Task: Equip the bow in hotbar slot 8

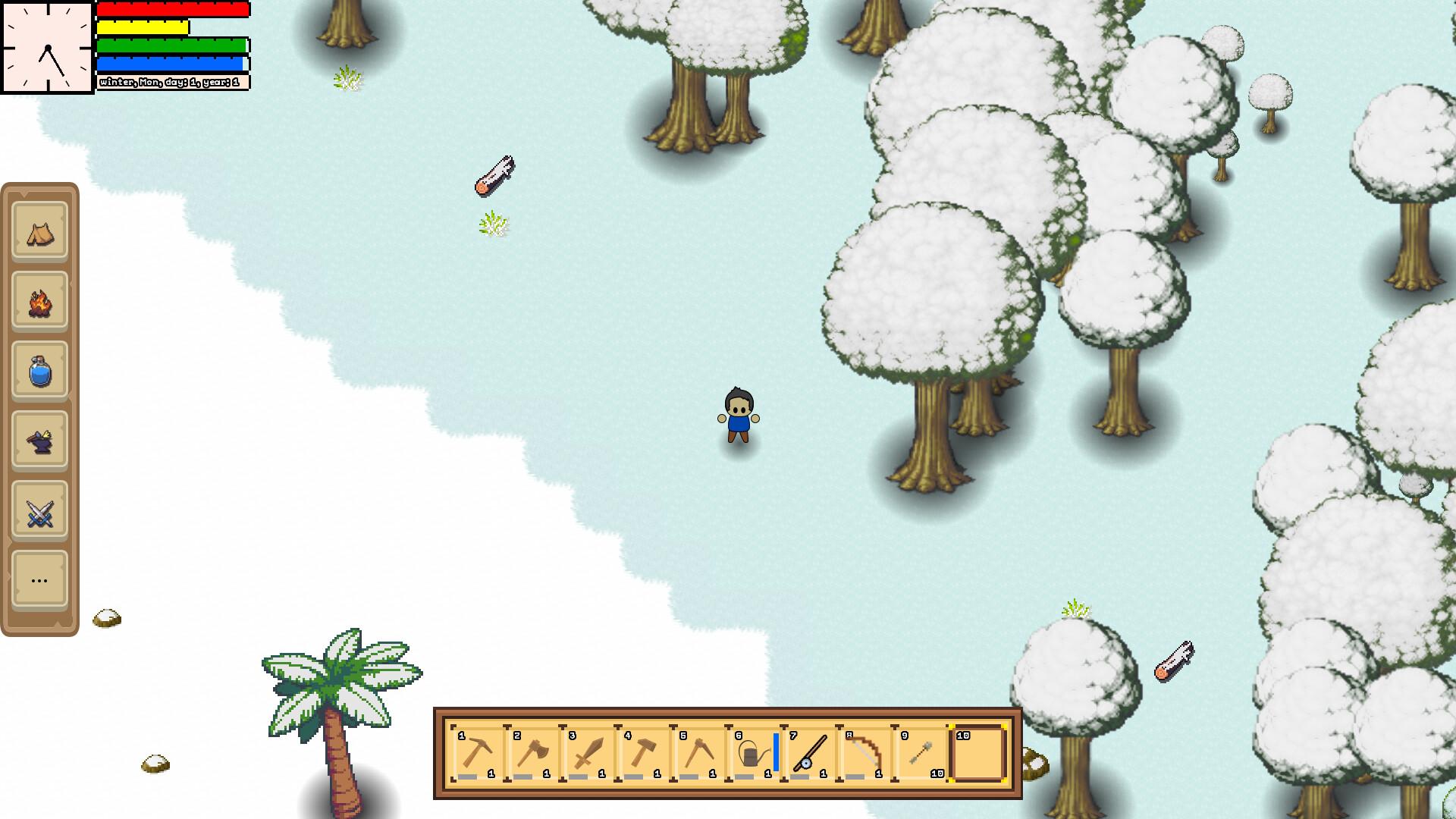Action: 865,753
